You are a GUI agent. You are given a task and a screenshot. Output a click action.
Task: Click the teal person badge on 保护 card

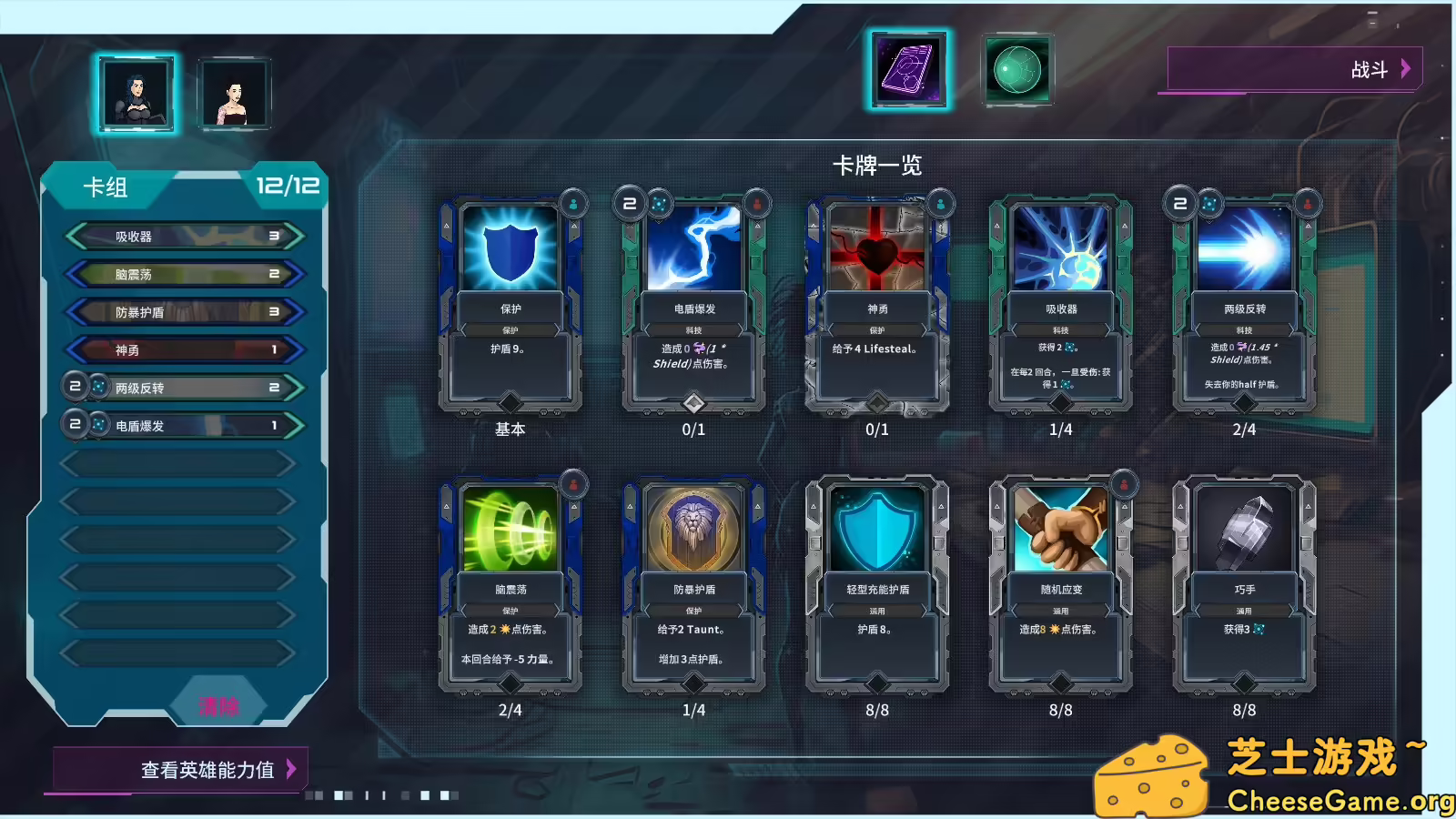(x=573, y=204)
